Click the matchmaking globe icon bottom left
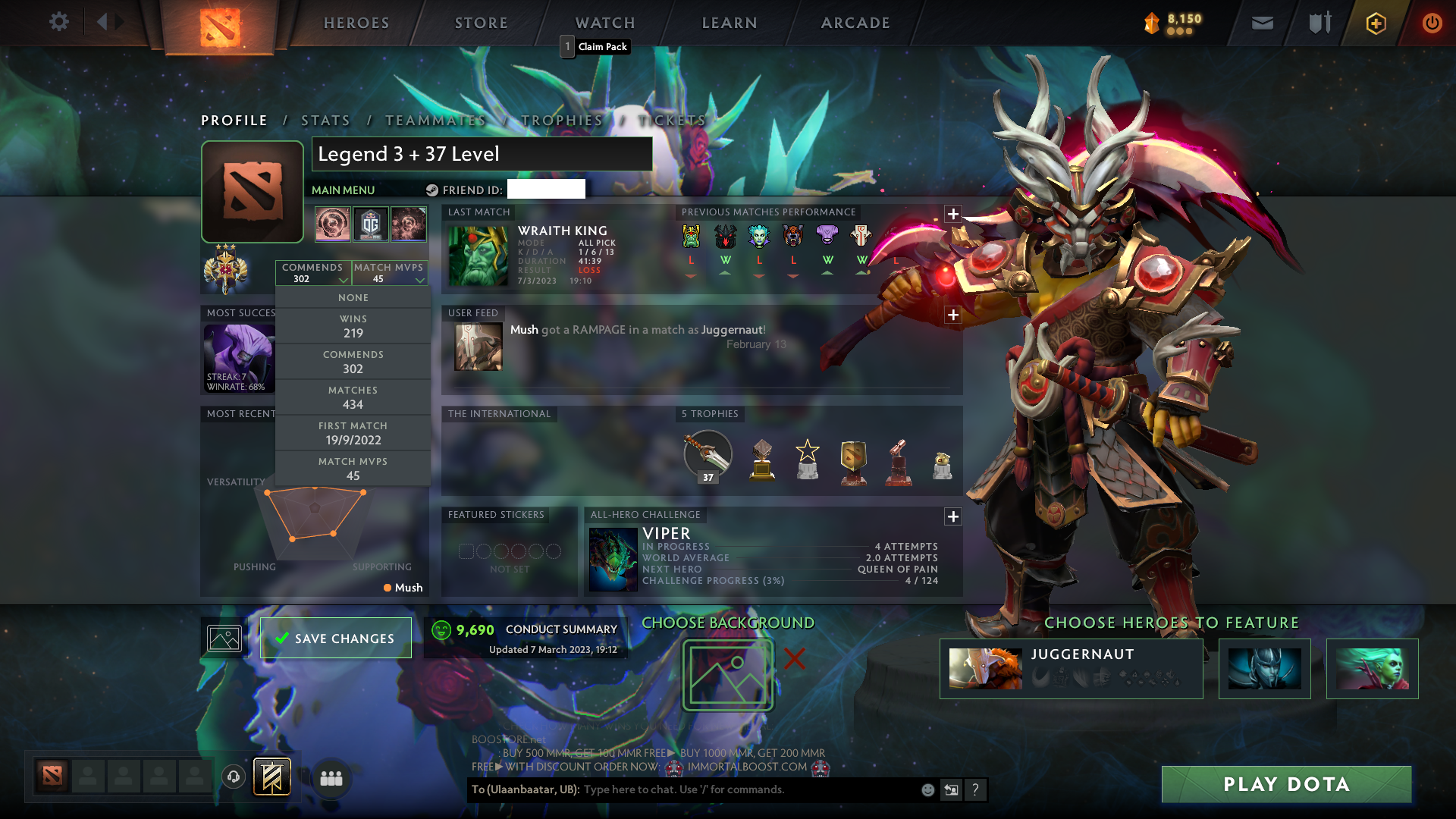Image resolution: width=1456 pixels, height=819 pixels. coord(233,777)
